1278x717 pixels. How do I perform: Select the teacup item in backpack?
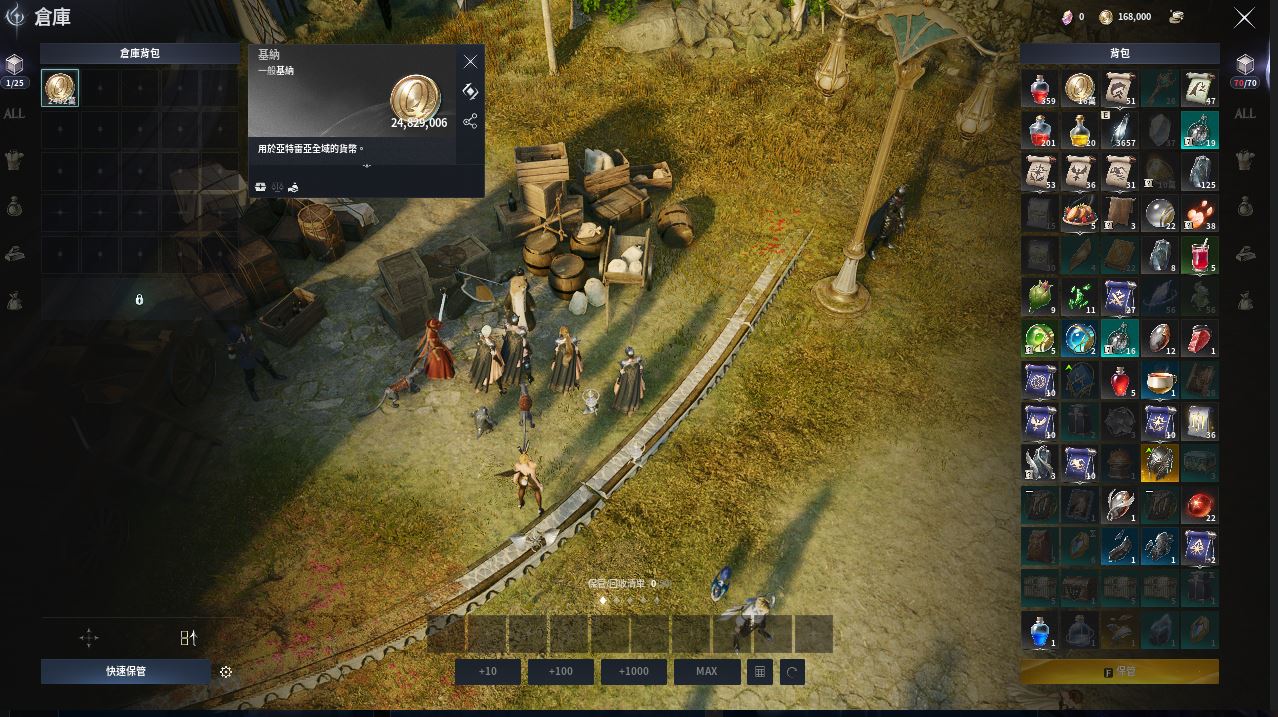1160,380
